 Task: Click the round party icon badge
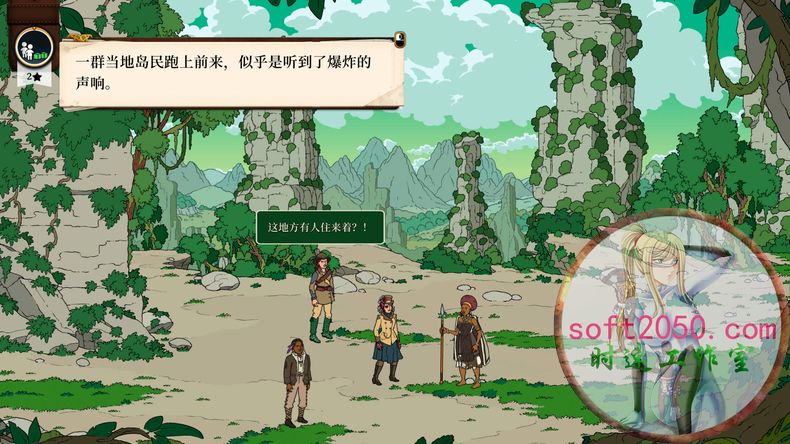[33, 46]
